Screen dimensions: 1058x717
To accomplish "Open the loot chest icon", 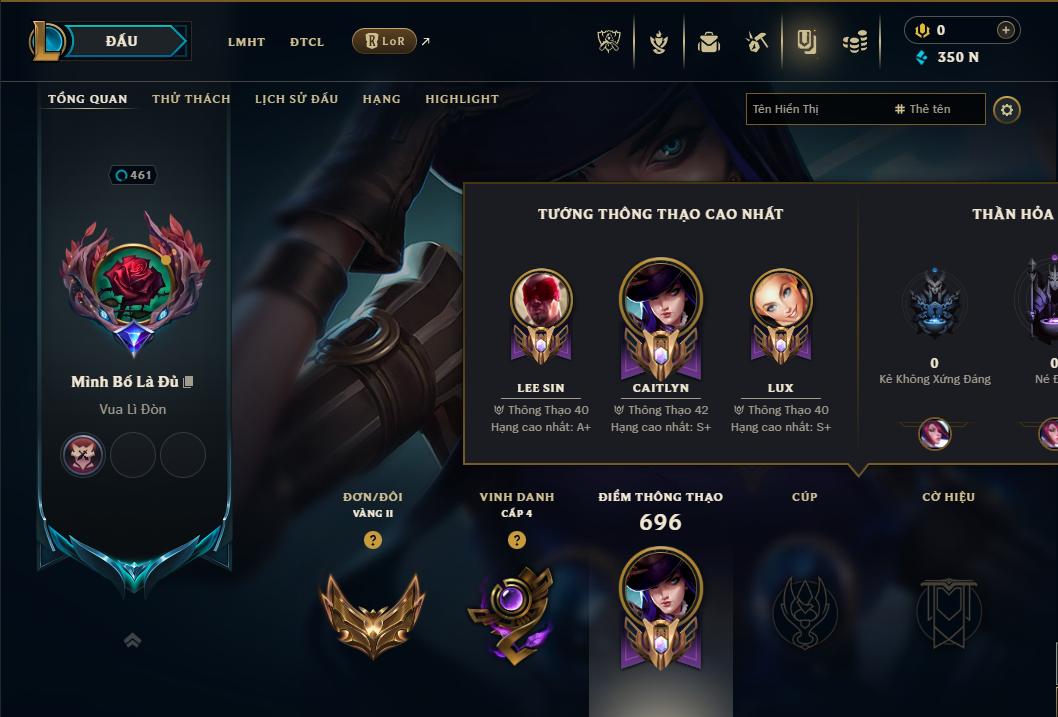I will (709, 42).
